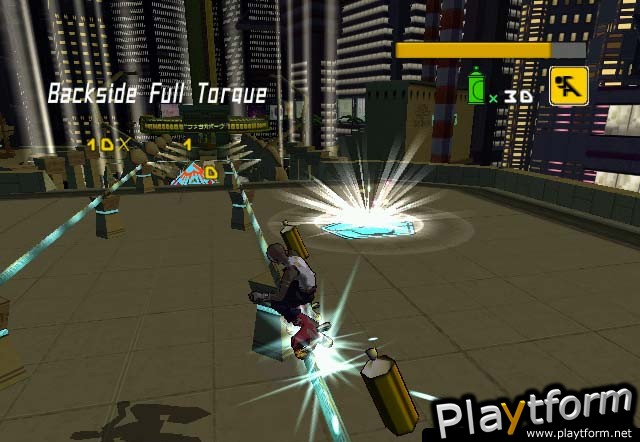Click the green spray can icon
Image resolution: width=640 pixels, height=442 pixels.
[480, 89]
